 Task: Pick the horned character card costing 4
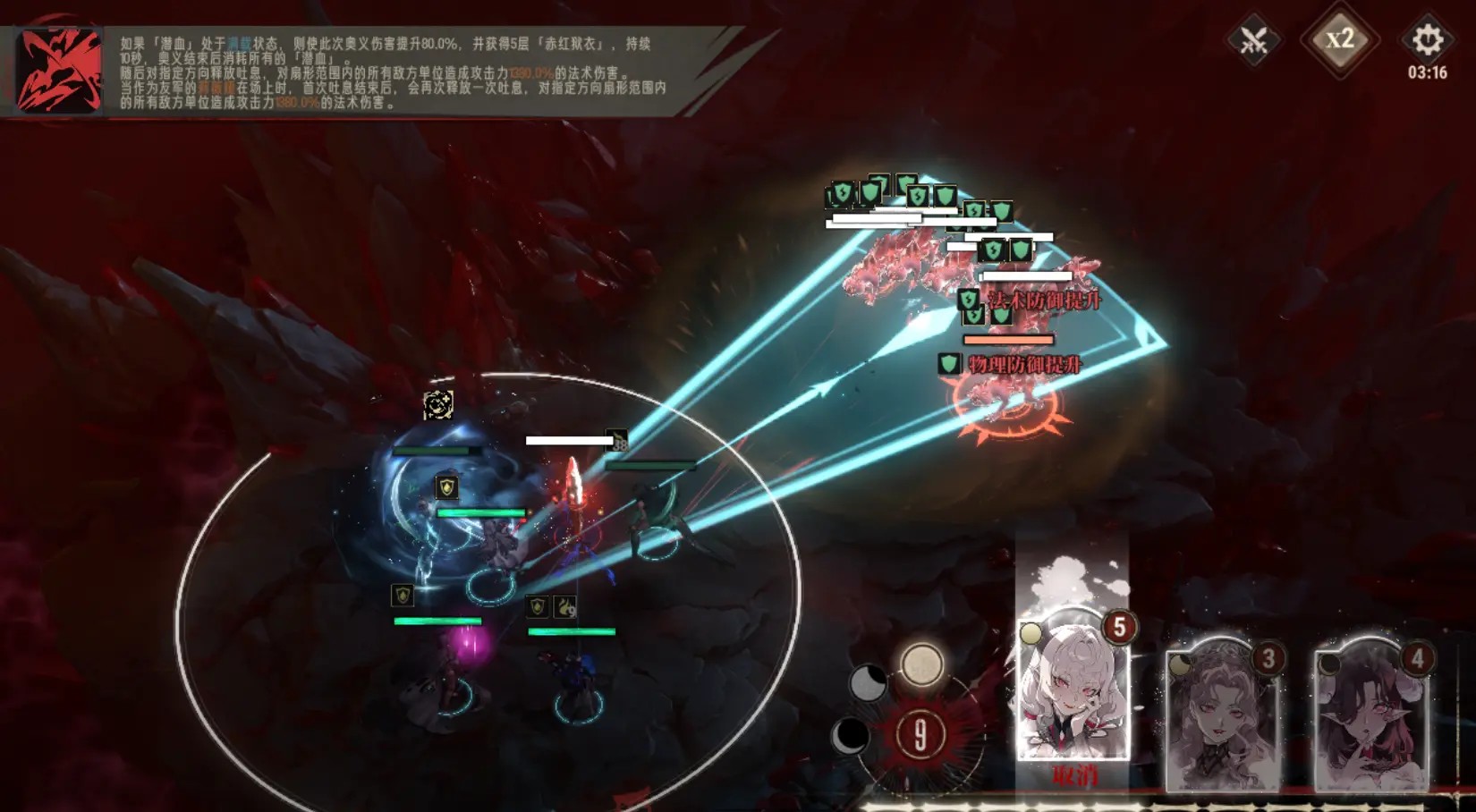point(1372,714)
